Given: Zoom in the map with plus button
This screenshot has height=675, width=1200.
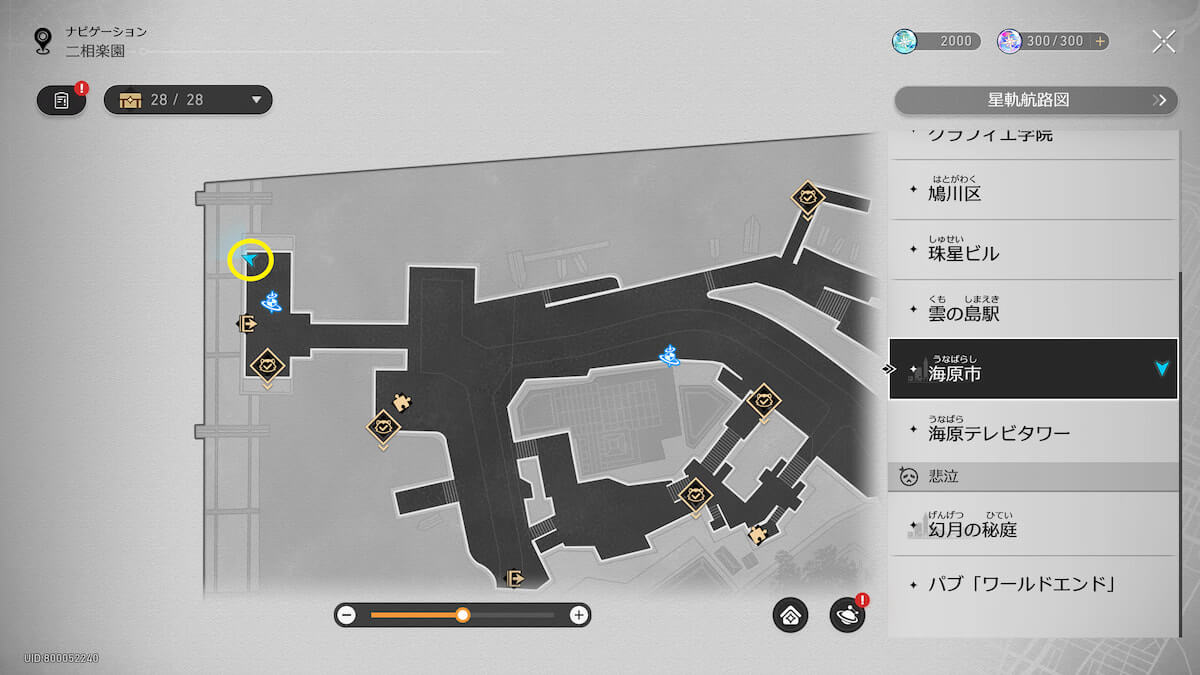Looking at the screenshot, I should pos(578,615).
